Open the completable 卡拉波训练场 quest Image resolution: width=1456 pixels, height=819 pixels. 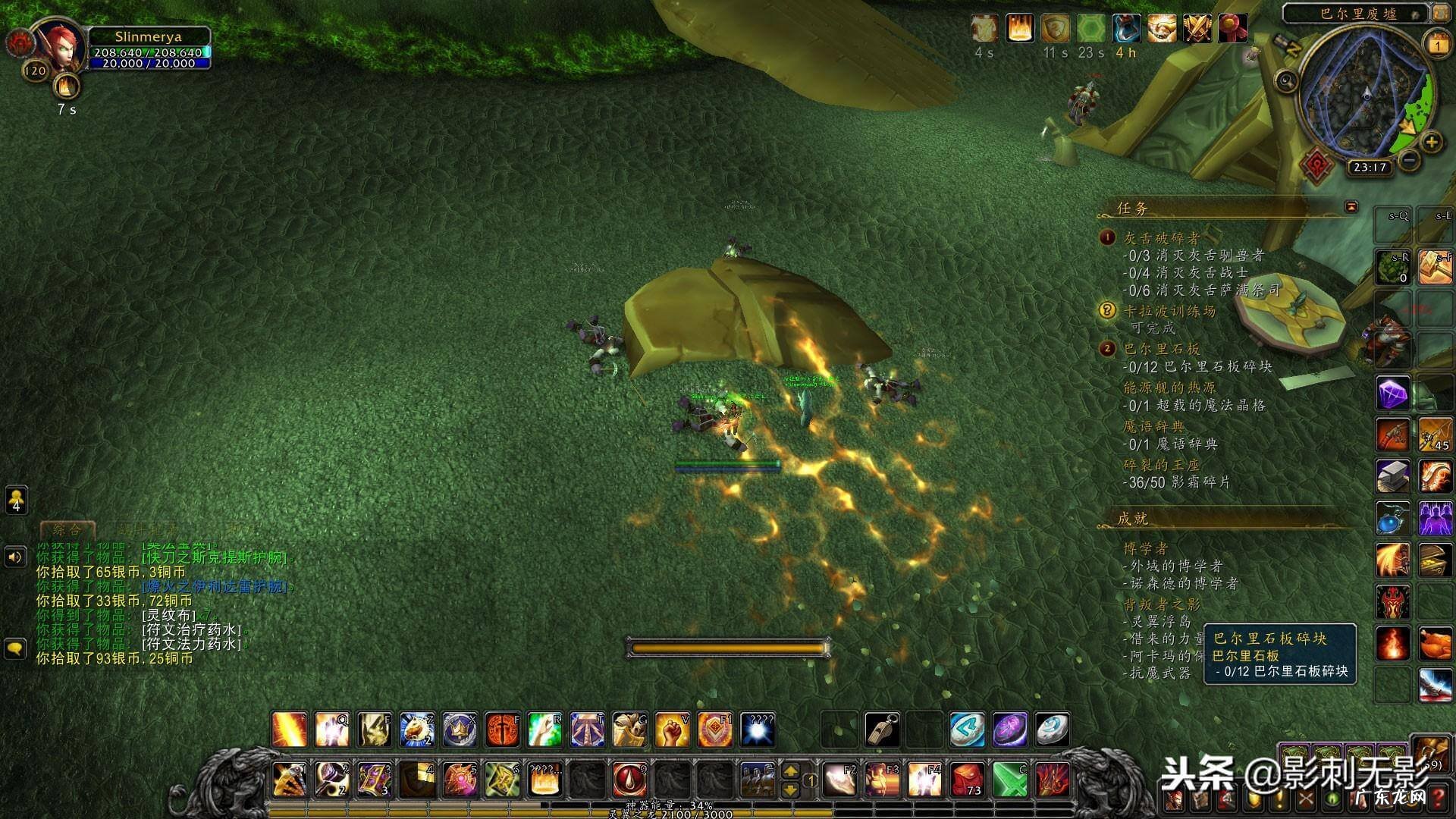[1169, 311]
